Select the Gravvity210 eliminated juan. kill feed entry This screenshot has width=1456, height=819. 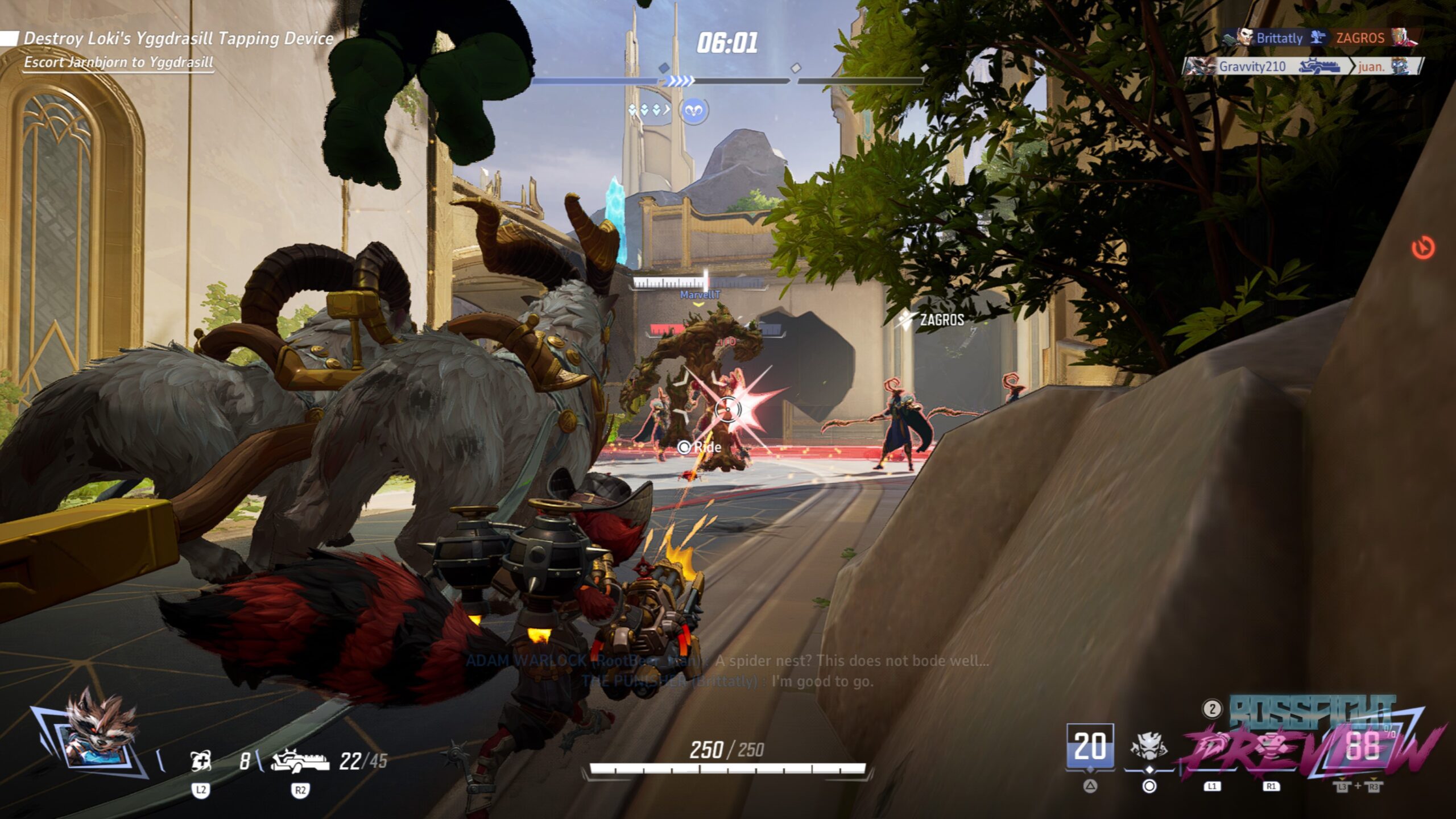(1303, 67)
